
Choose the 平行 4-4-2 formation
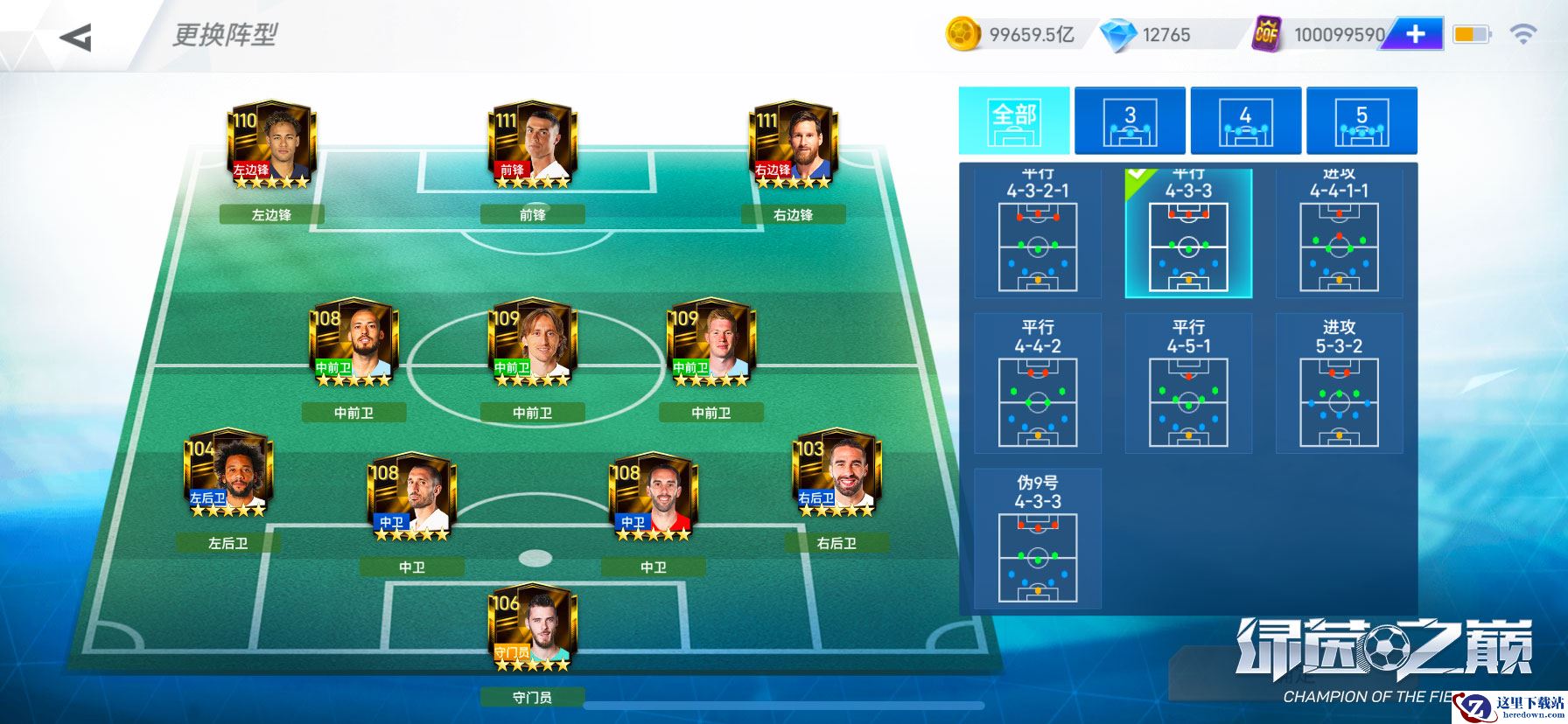point(1038,383)
